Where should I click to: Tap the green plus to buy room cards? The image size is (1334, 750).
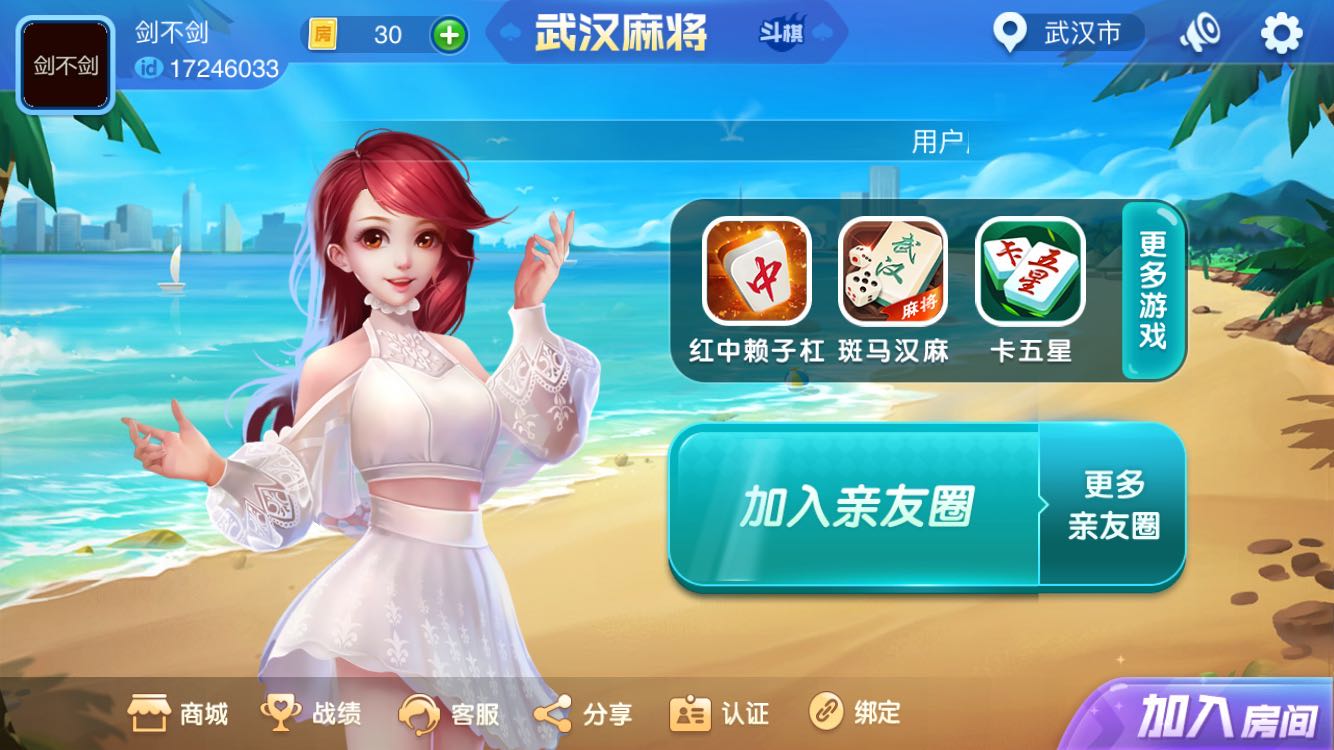coord(449,35)
